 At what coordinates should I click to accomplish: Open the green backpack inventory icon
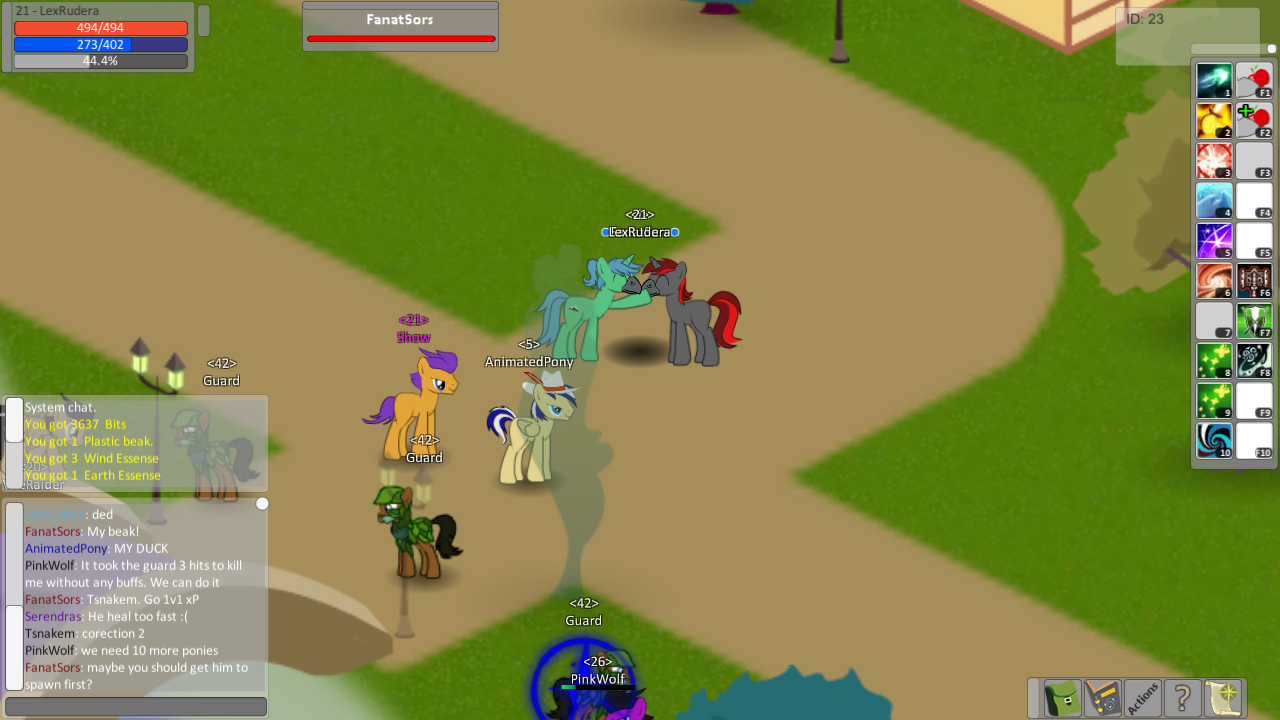[x=1061, y=698]
